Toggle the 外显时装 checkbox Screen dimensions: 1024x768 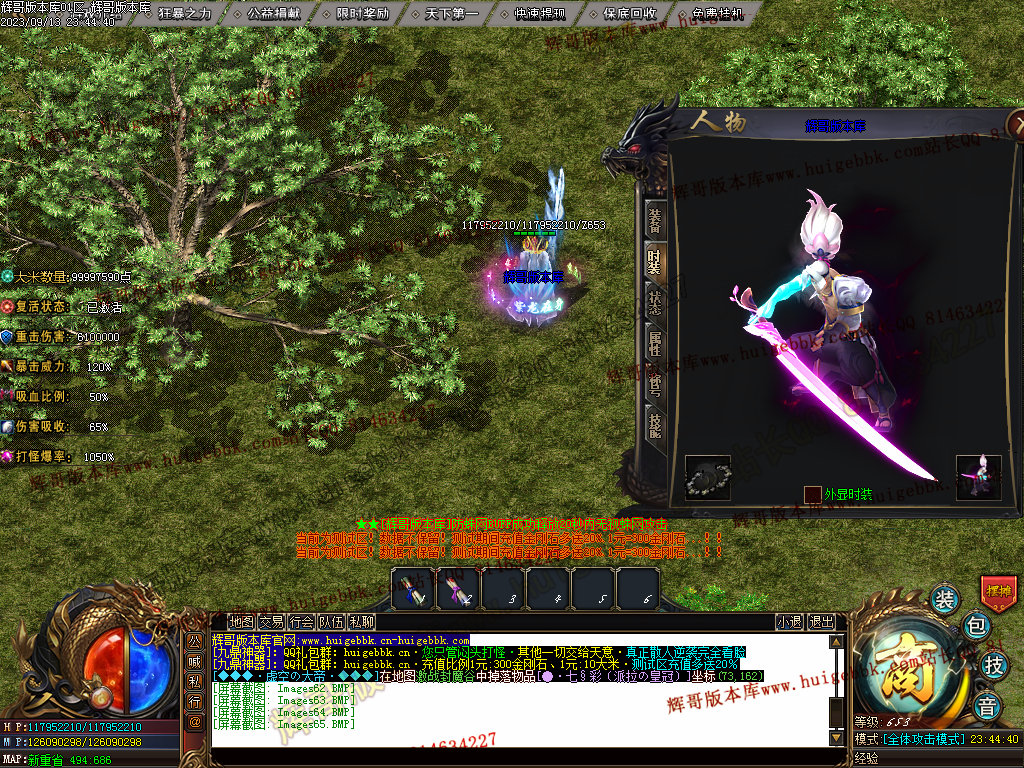(x=813, y=494)
